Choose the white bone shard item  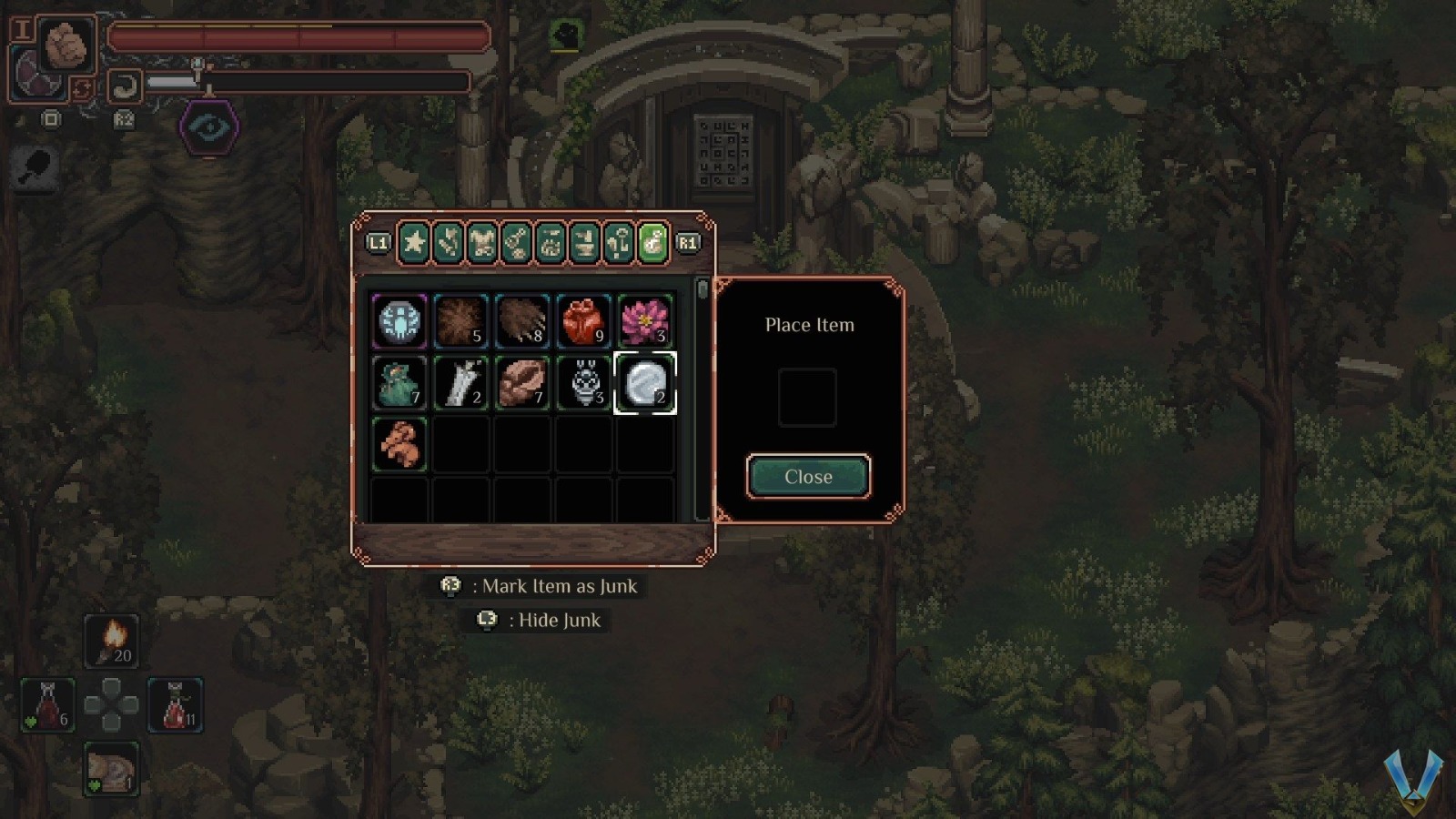[x=460, y=383]
